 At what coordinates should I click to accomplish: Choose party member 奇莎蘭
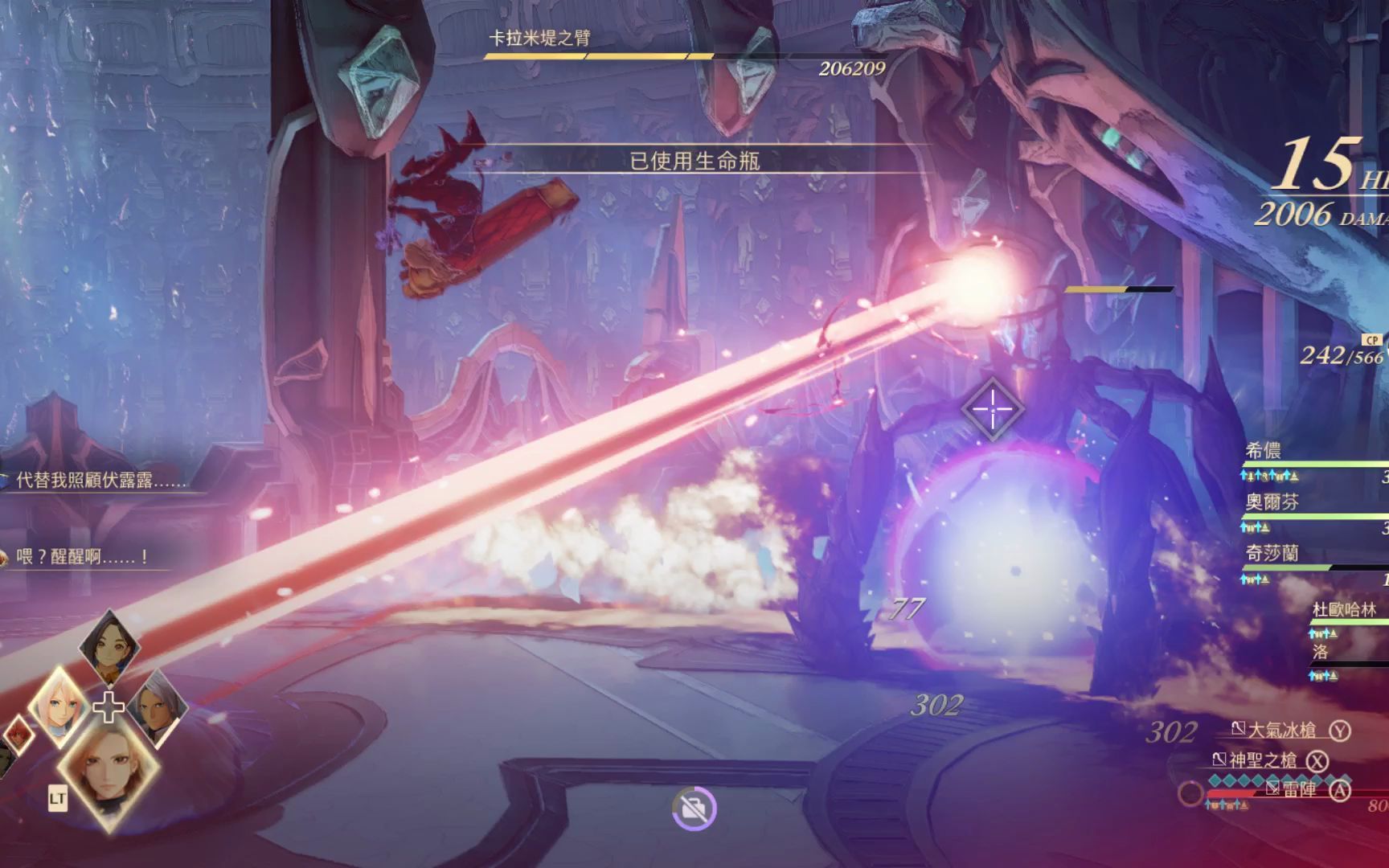point(1272,554)
